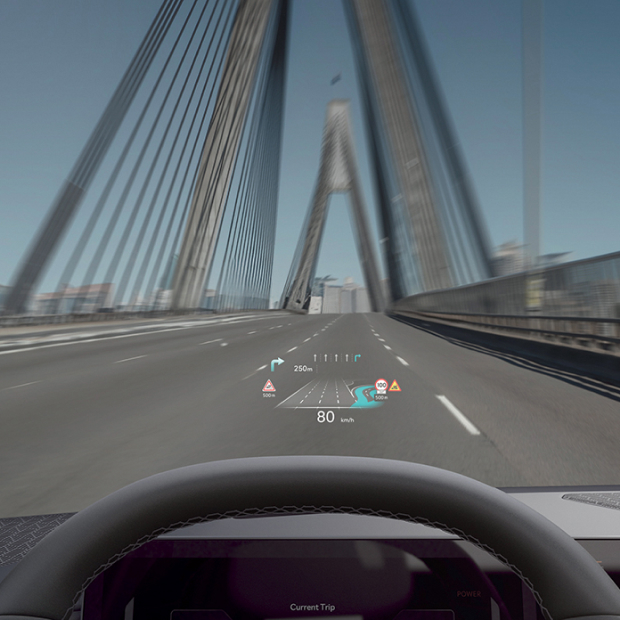Screen dimensions: 620x620
Task: Click the 100 speed limit sign
Action: pyautogui.click(x=381, y=384)
